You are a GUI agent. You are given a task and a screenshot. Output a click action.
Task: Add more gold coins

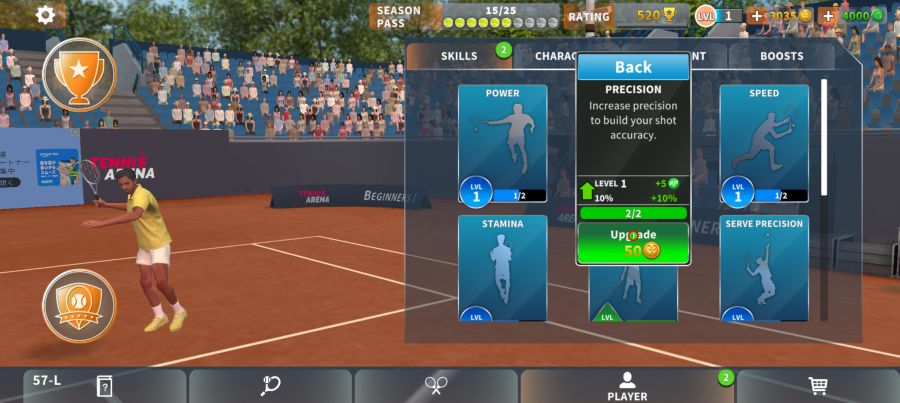click(x=756, y=16)
